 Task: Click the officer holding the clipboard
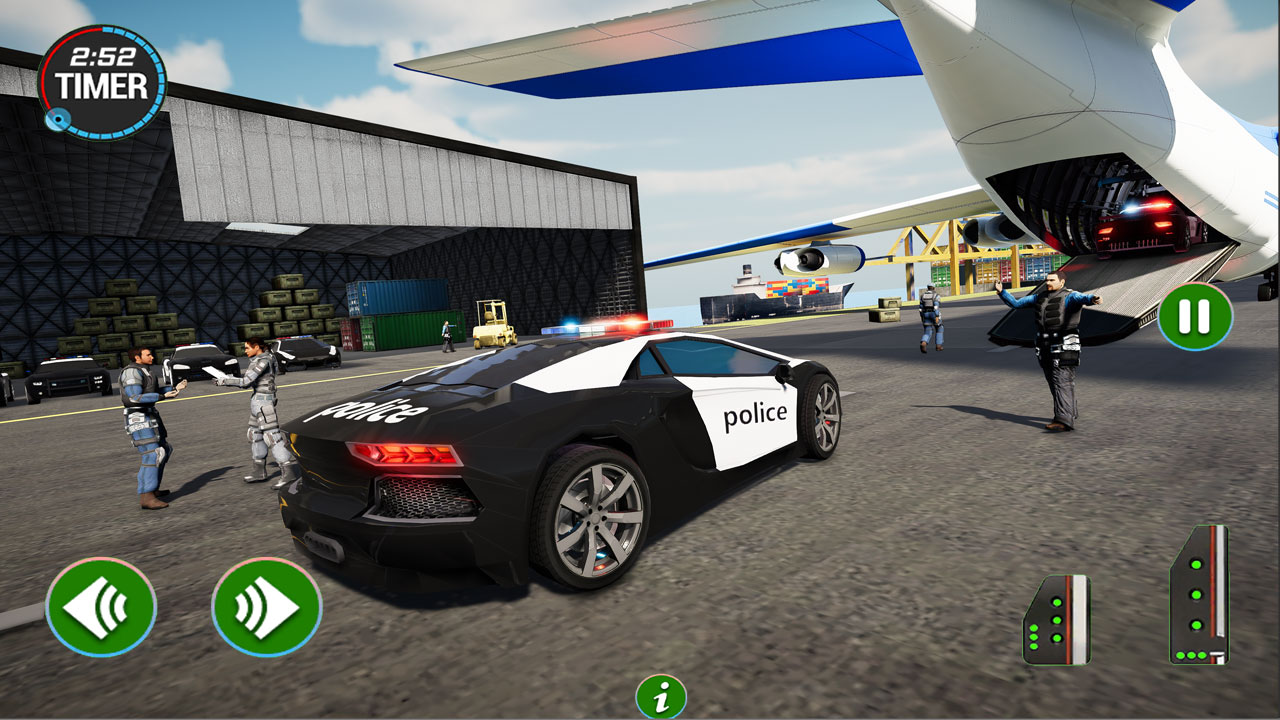tap(258, 410)
